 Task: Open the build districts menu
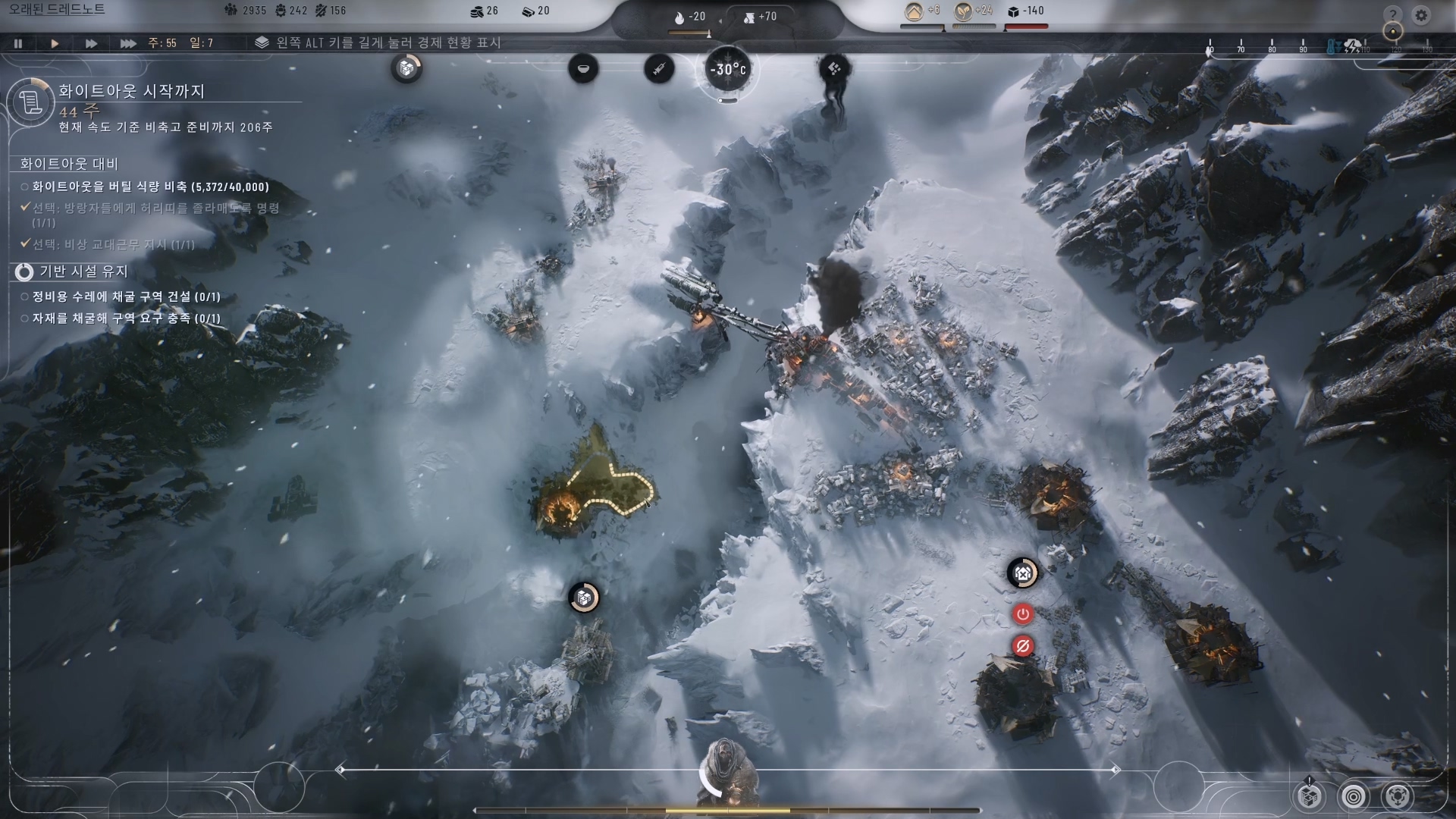pyautogui.click(x=1310, y=796)
